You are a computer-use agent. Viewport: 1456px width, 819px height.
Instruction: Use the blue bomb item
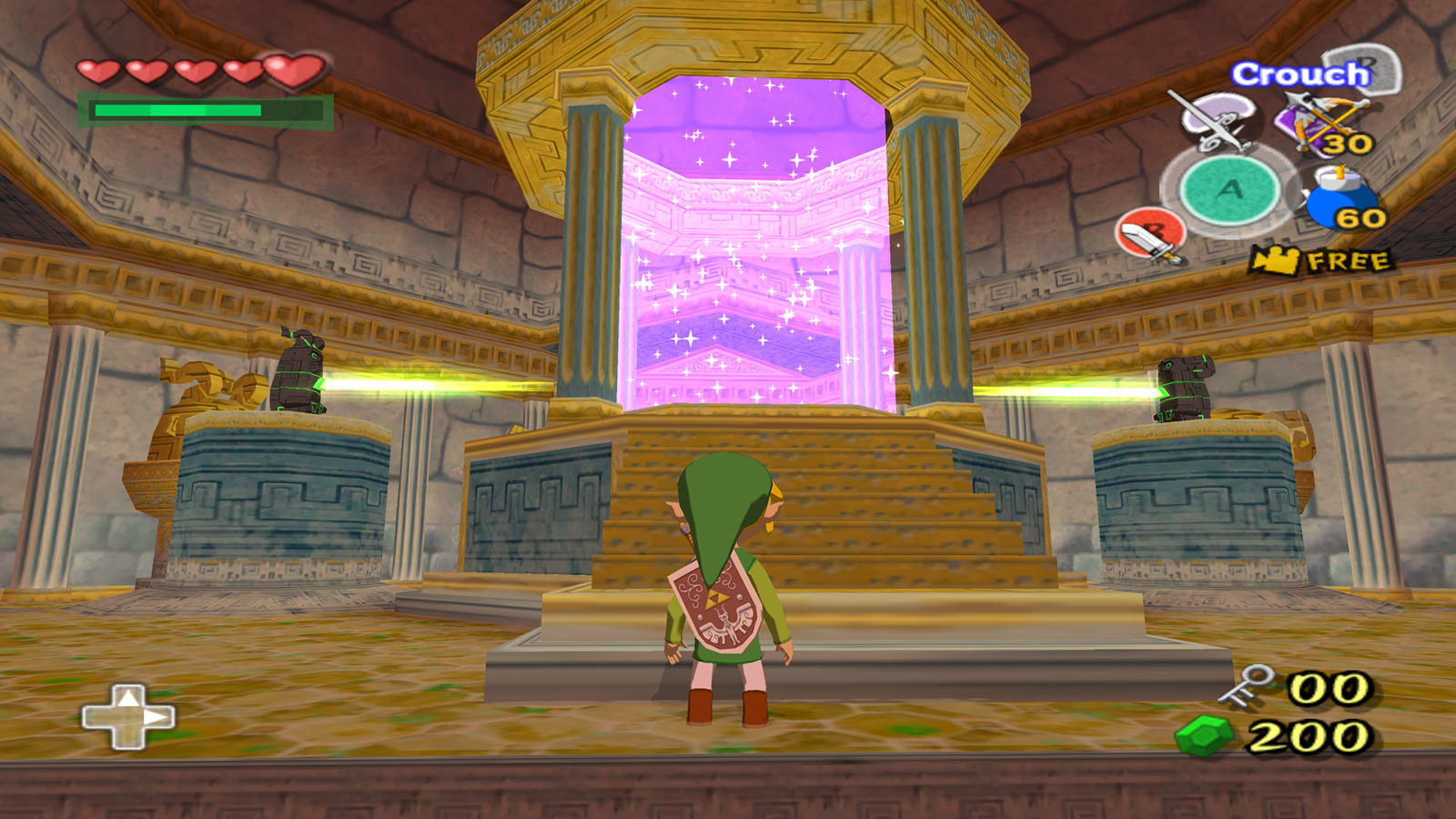click(x=1341, y=198)
